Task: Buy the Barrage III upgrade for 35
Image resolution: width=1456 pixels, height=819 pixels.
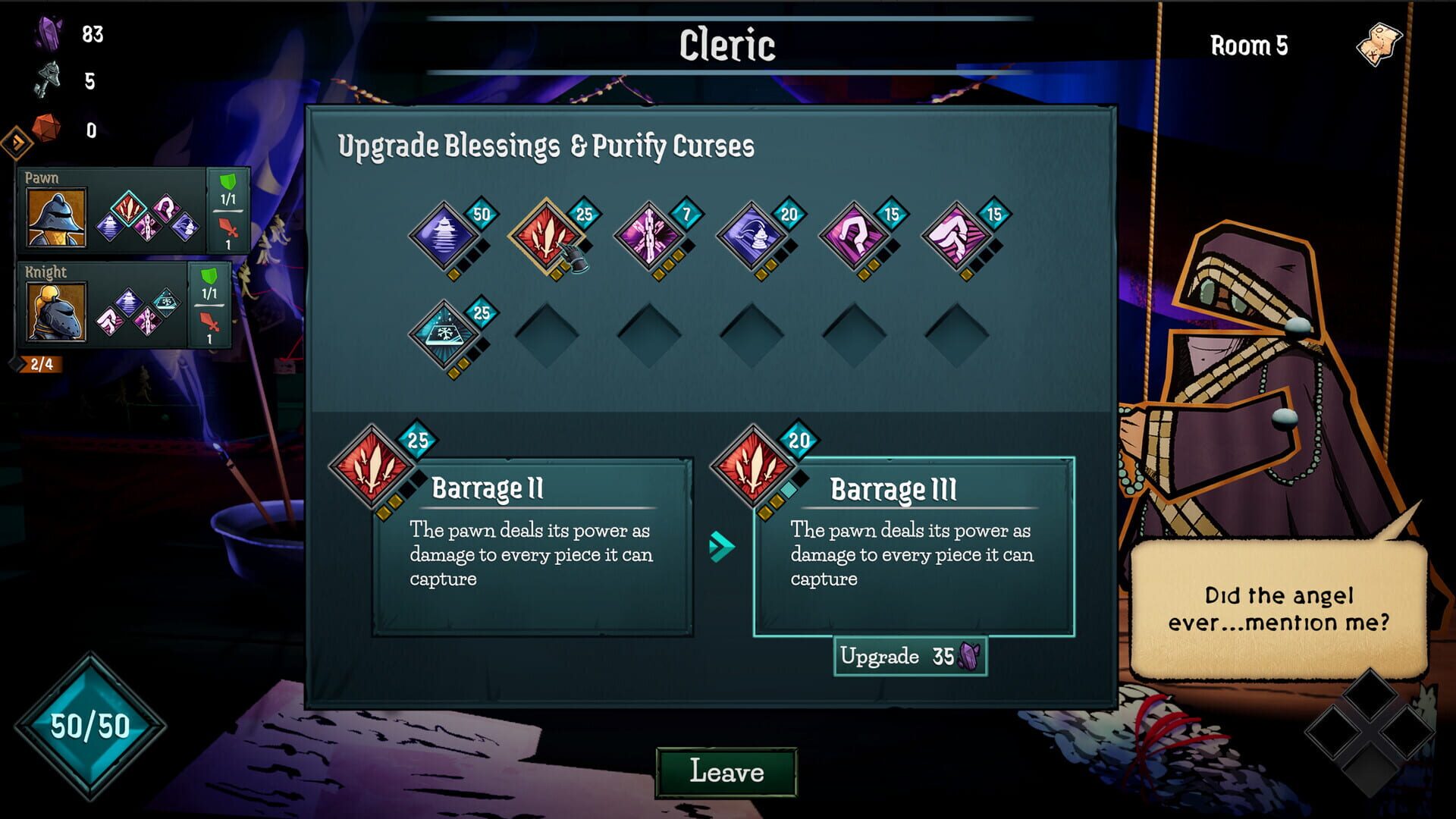Action: [909, 656]
